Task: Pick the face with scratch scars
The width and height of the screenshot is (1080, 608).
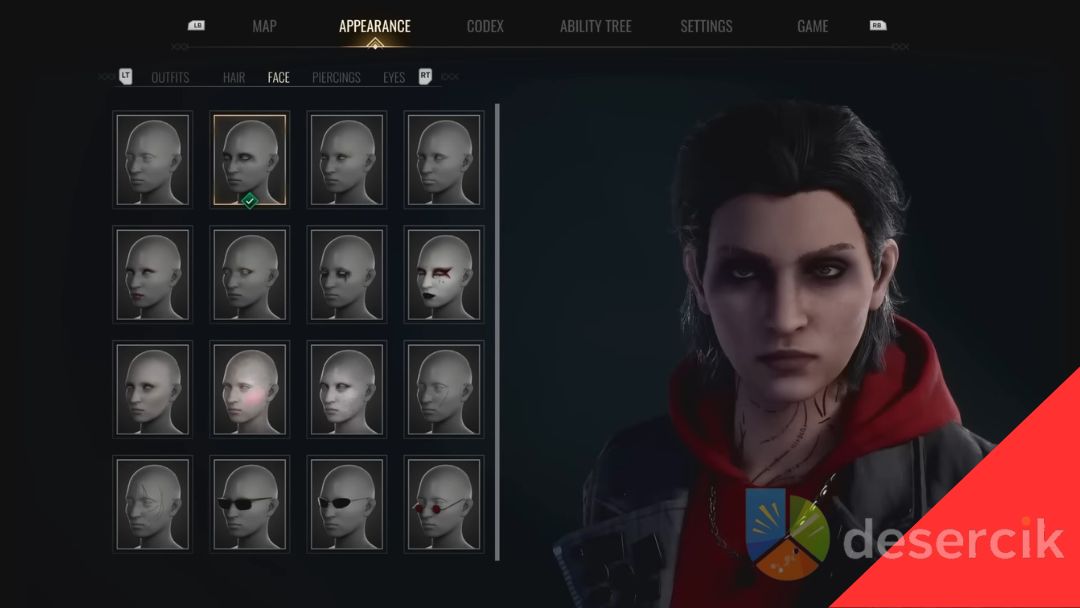Action: point(153,505)
